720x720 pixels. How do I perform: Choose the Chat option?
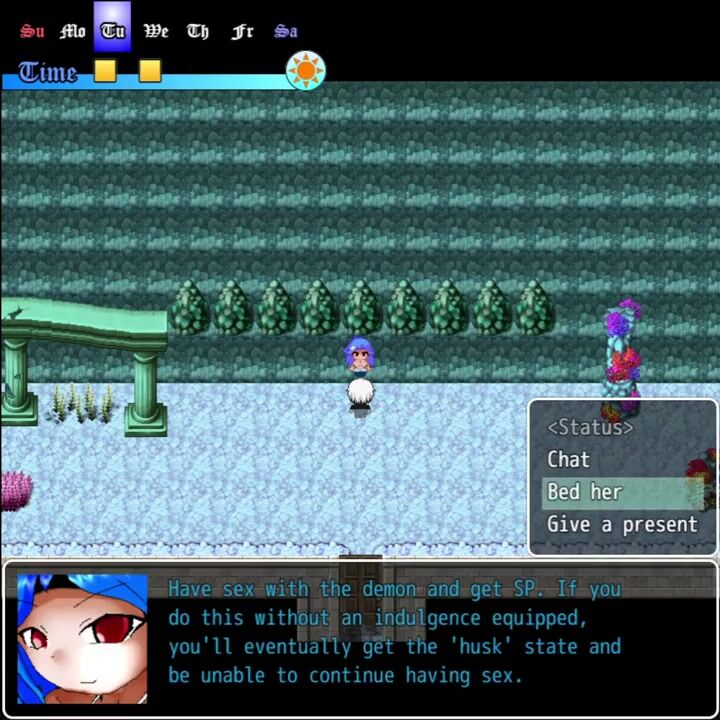[x=568, y=459]
